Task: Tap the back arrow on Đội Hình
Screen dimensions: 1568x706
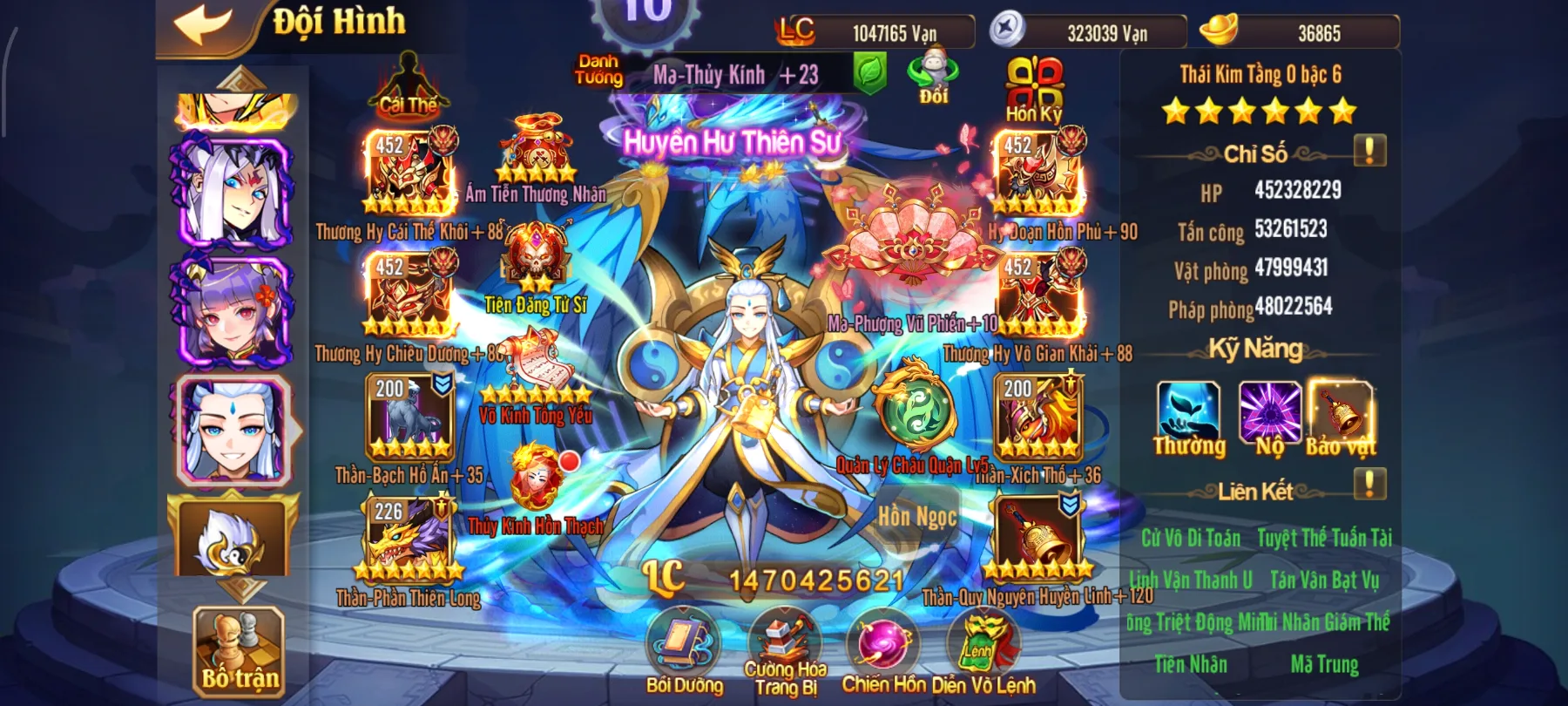Action: (200, 23)
